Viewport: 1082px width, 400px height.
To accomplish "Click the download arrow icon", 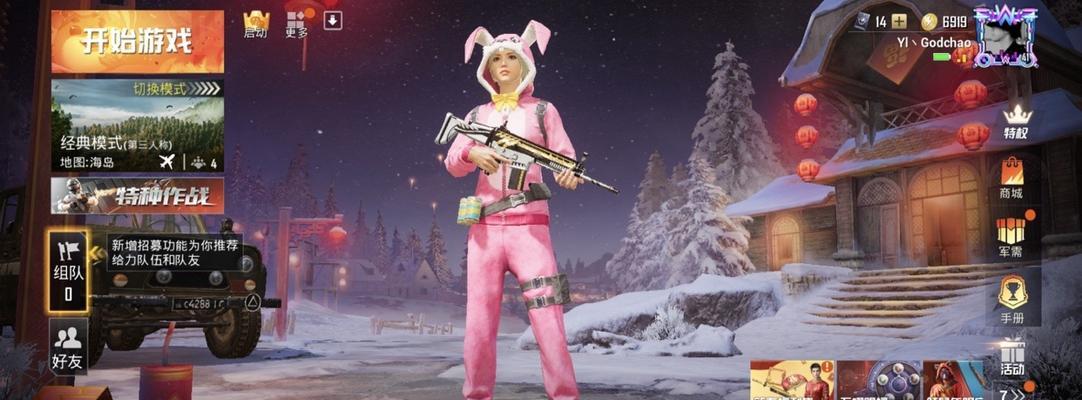I will tap(333, 20).
